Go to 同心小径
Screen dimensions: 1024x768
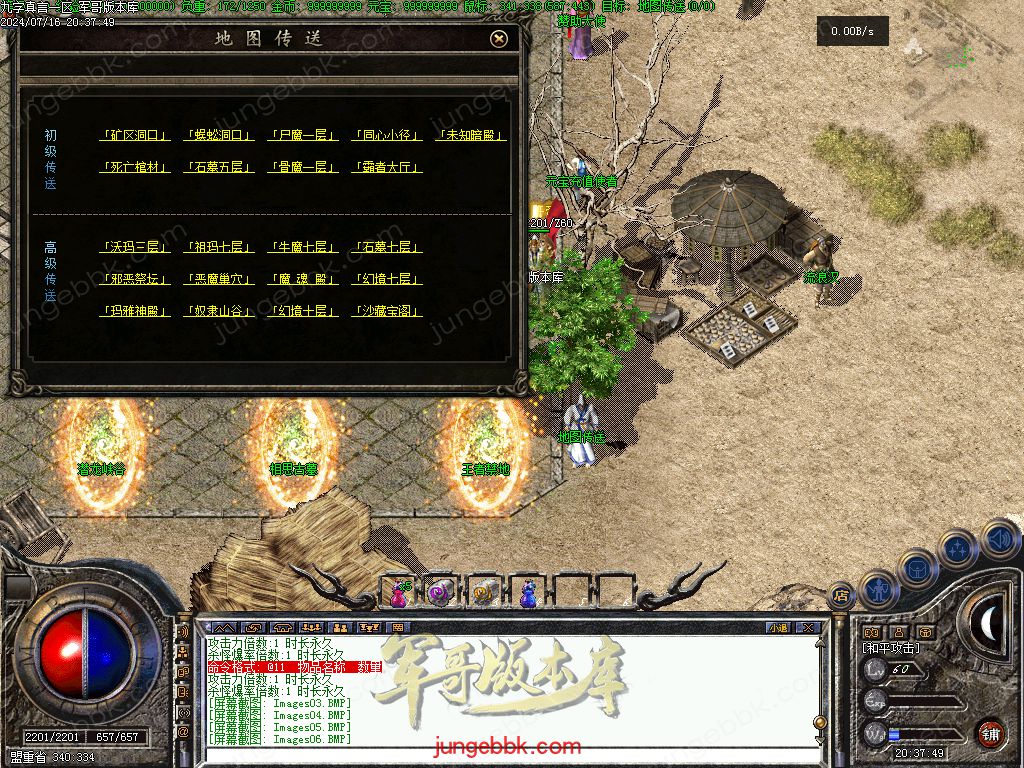click(387, 135)
